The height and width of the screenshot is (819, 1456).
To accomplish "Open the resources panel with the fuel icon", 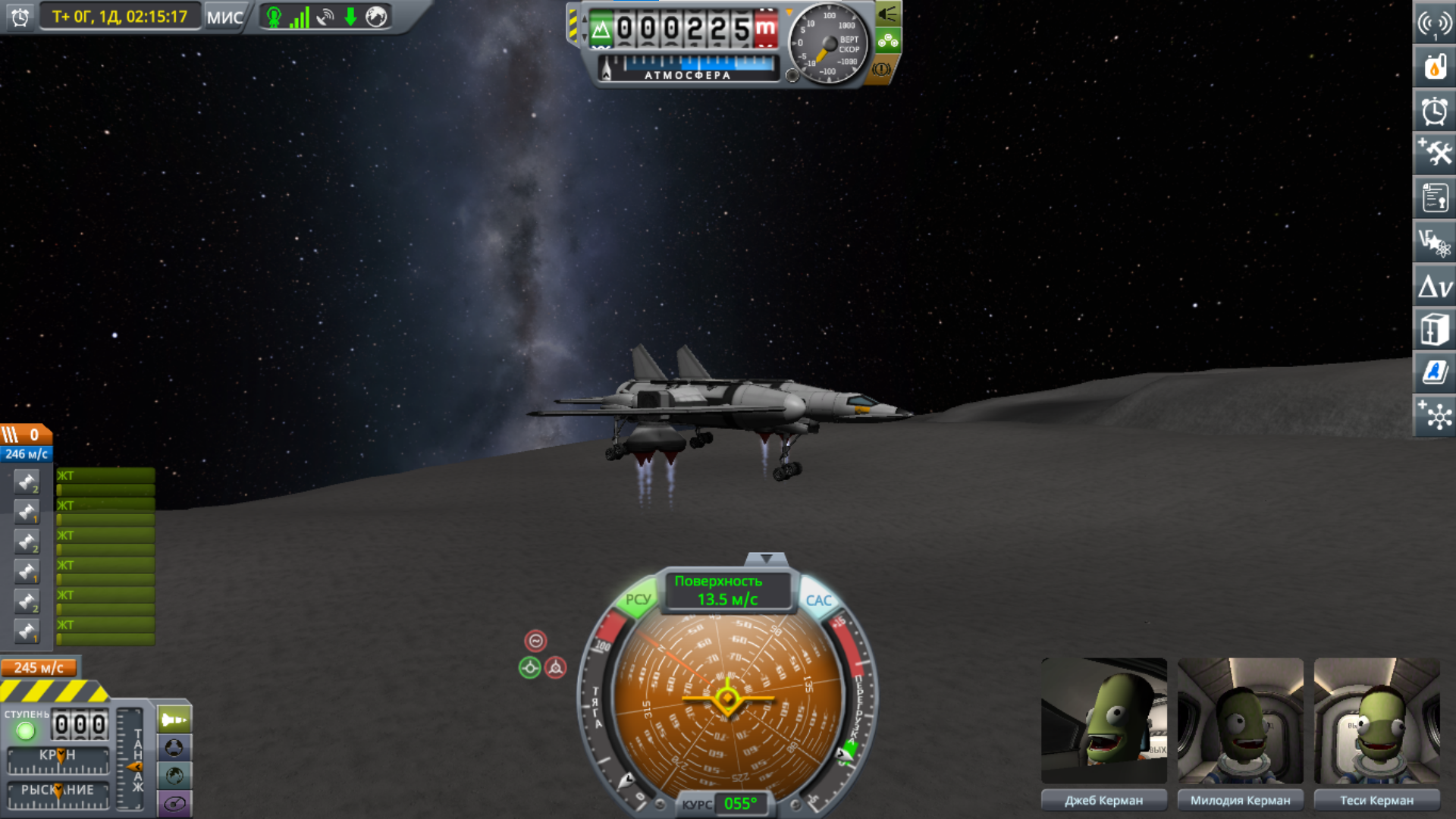I will click(1434, 67).
